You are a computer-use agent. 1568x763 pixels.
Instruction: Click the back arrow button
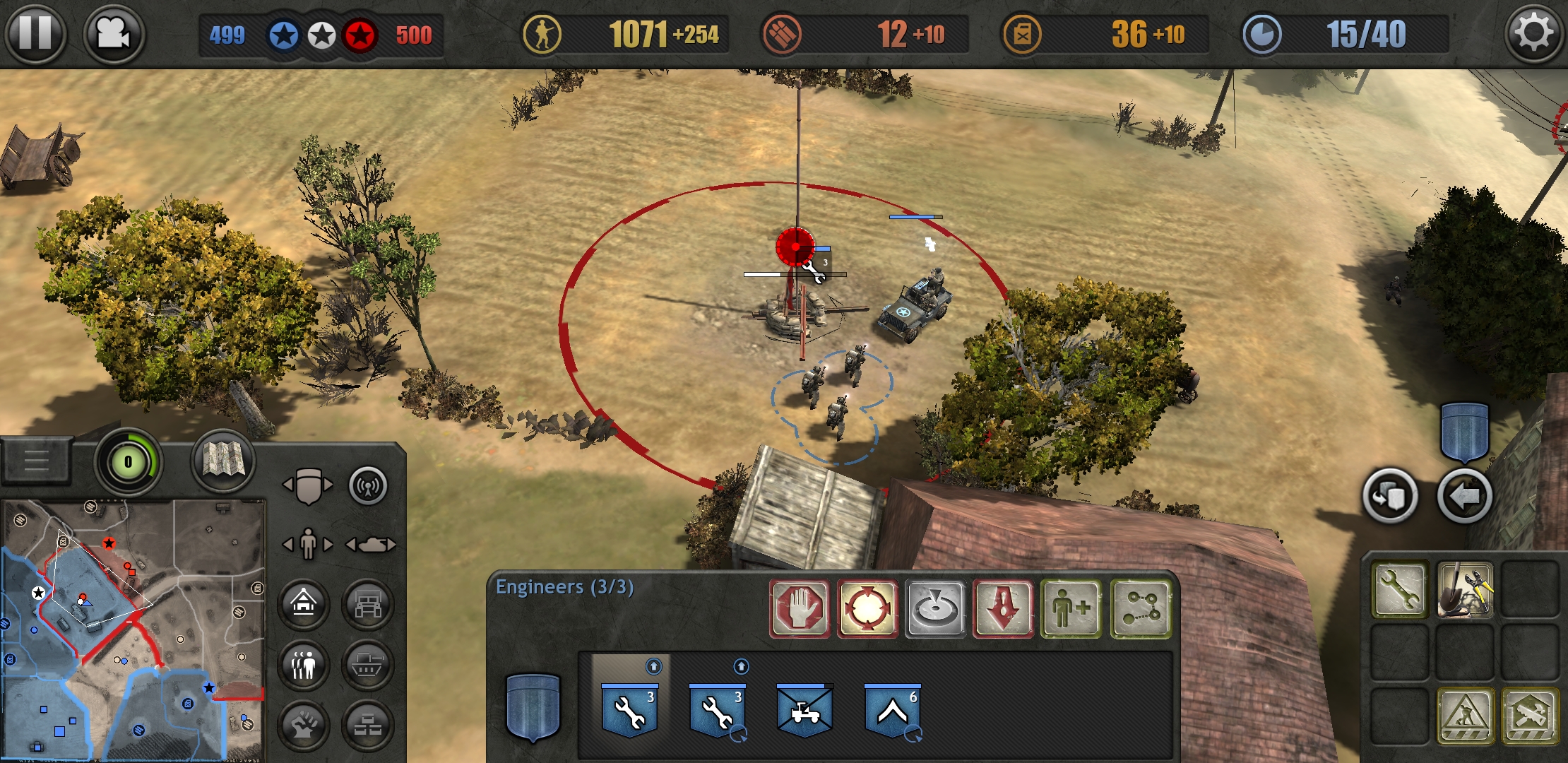point(1464,497)
